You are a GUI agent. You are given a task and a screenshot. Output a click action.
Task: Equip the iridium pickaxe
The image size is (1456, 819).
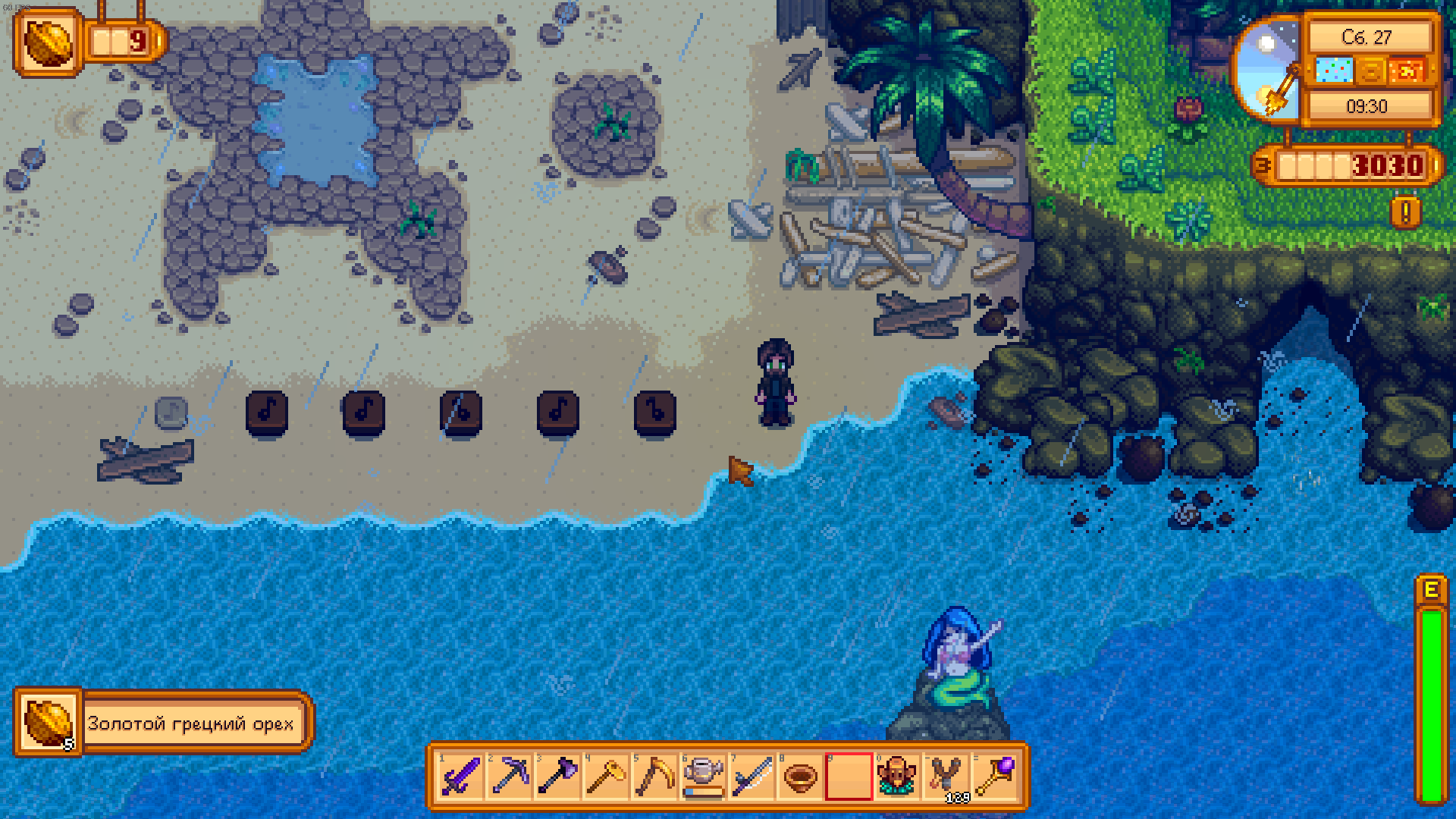pyautogui.click(x=509, y=776)
